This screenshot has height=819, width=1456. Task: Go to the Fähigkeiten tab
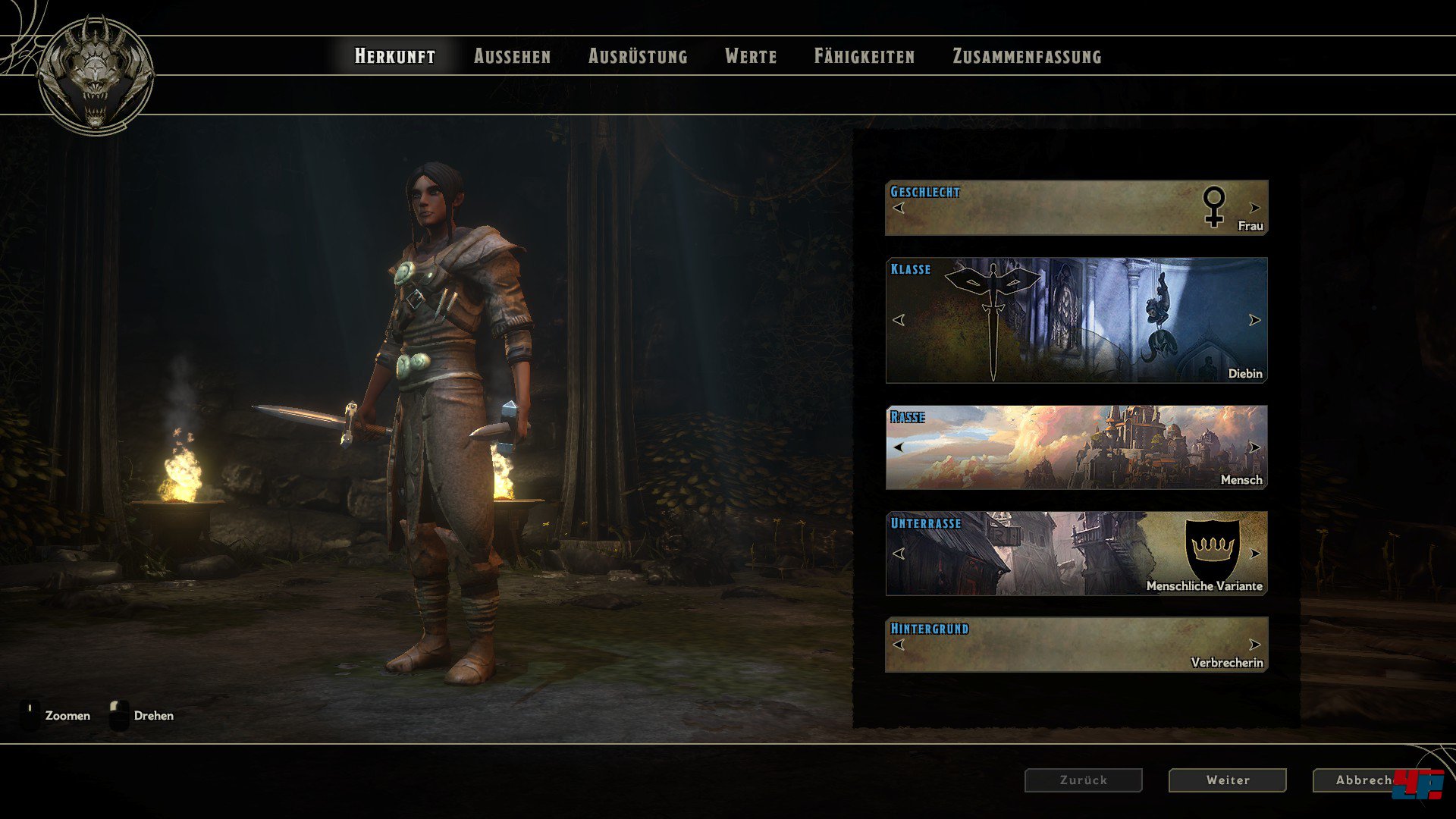pyautogui.click(x=864, y=56)
